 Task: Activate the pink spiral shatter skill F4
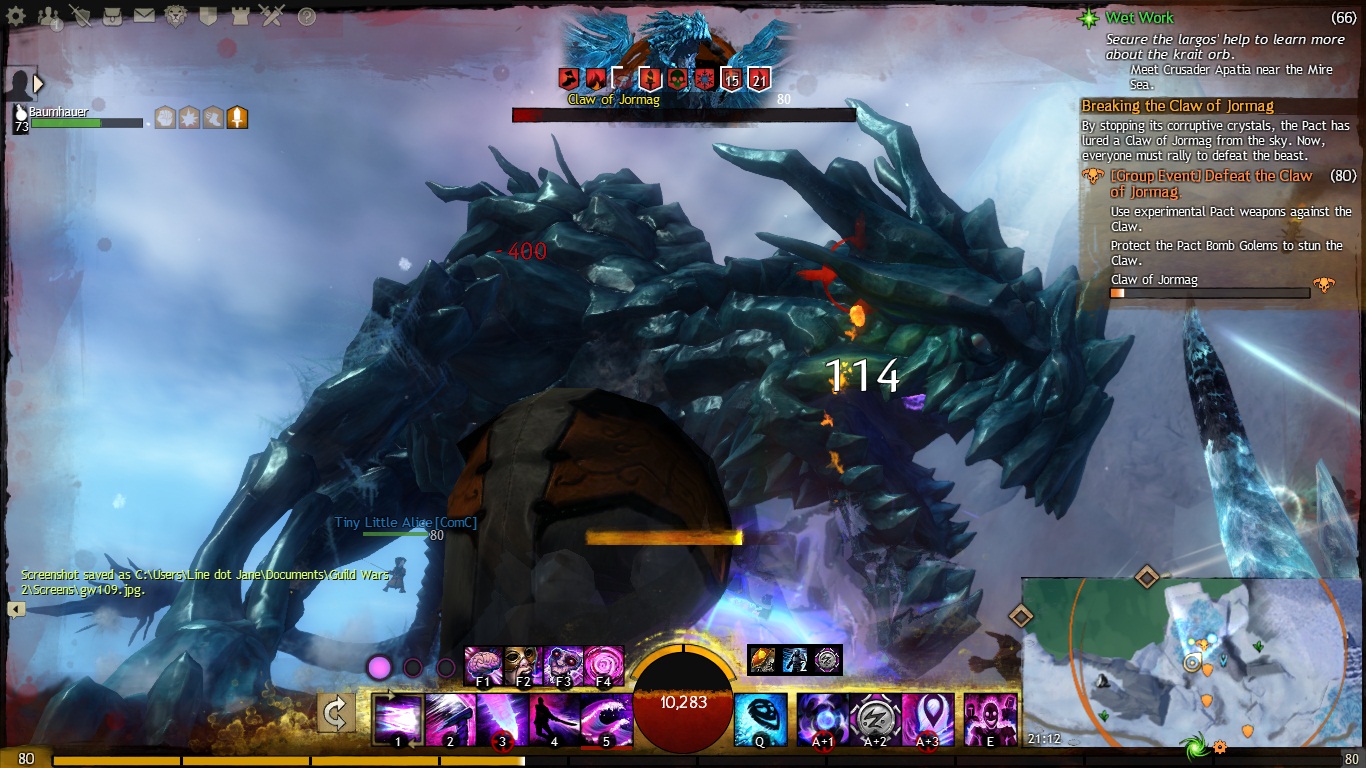click(x=604, y=665)
